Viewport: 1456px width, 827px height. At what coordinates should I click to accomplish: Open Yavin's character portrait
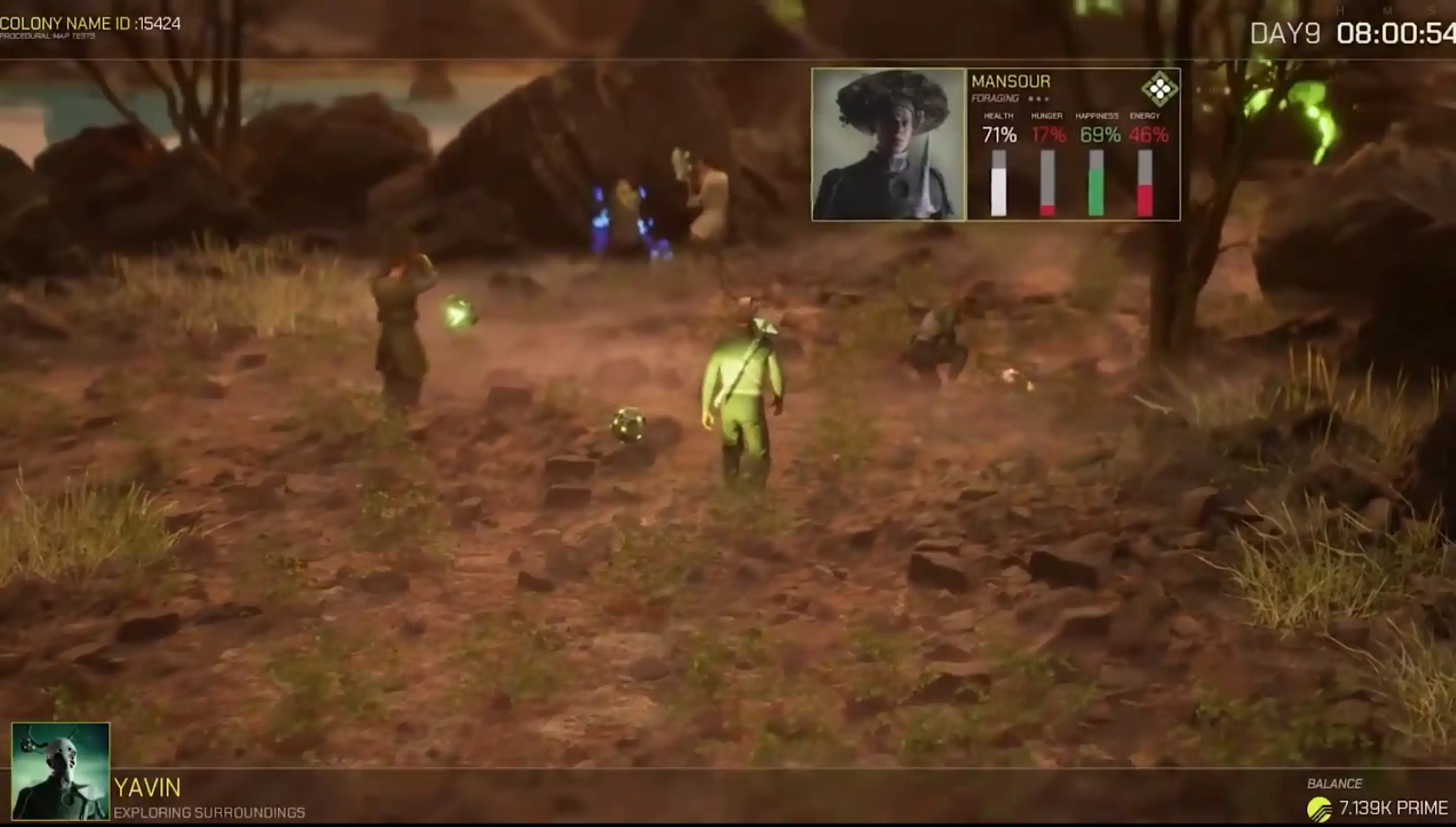pos(61,770)
